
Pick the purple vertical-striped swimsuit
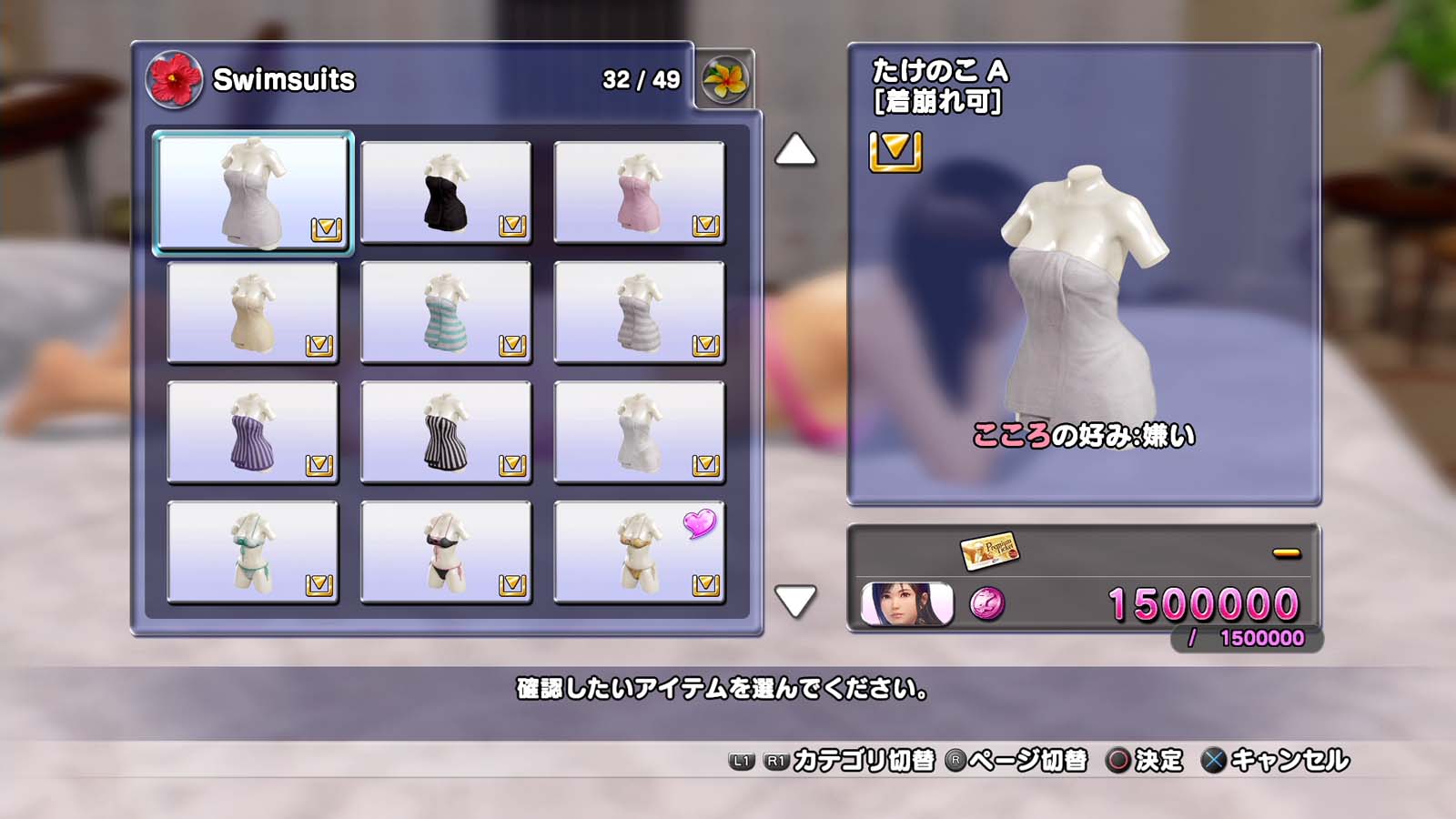(252, 432)
